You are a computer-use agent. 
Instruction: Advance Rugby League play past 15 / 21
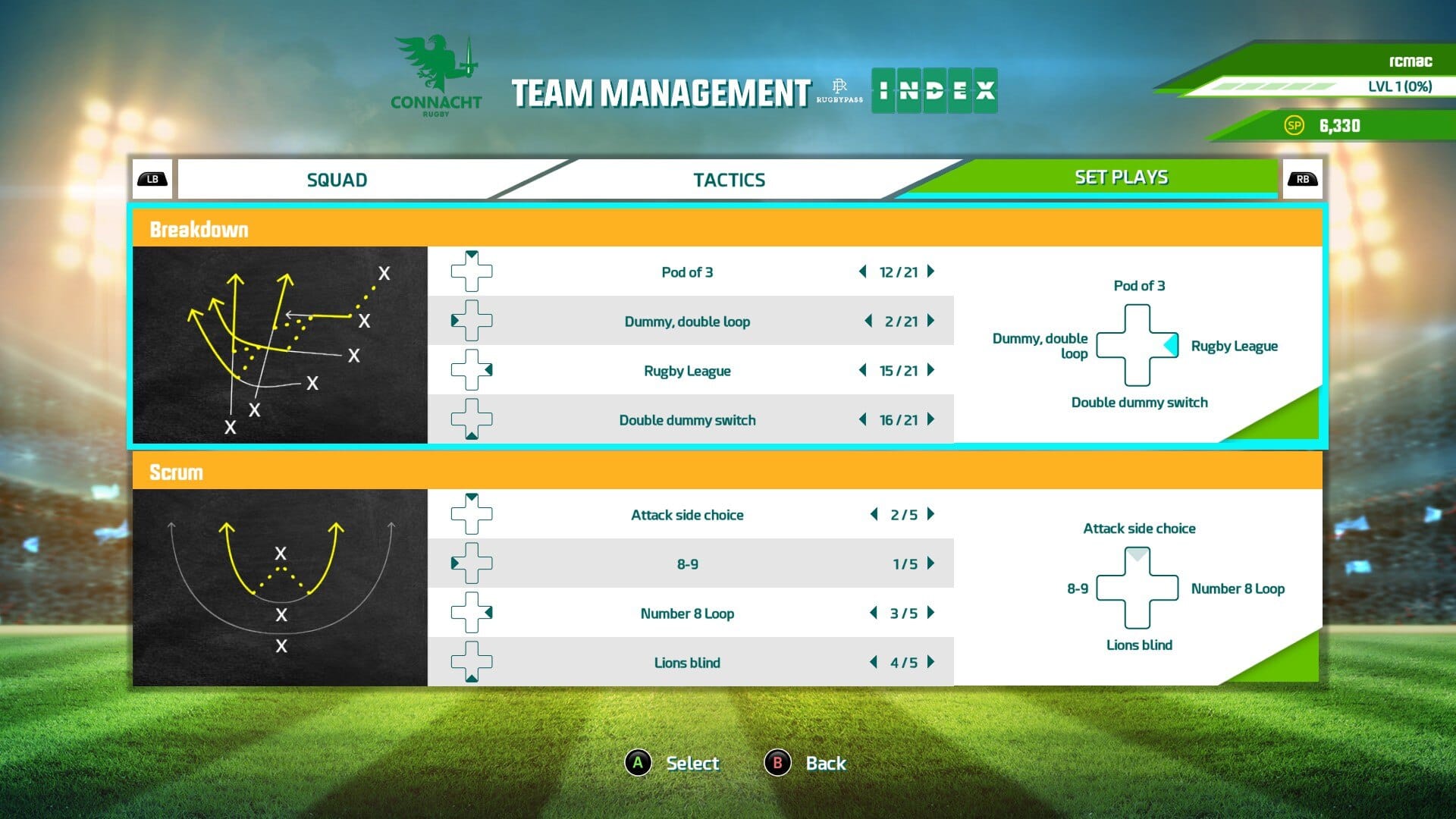pyautogui.click(x=931, y=370)
